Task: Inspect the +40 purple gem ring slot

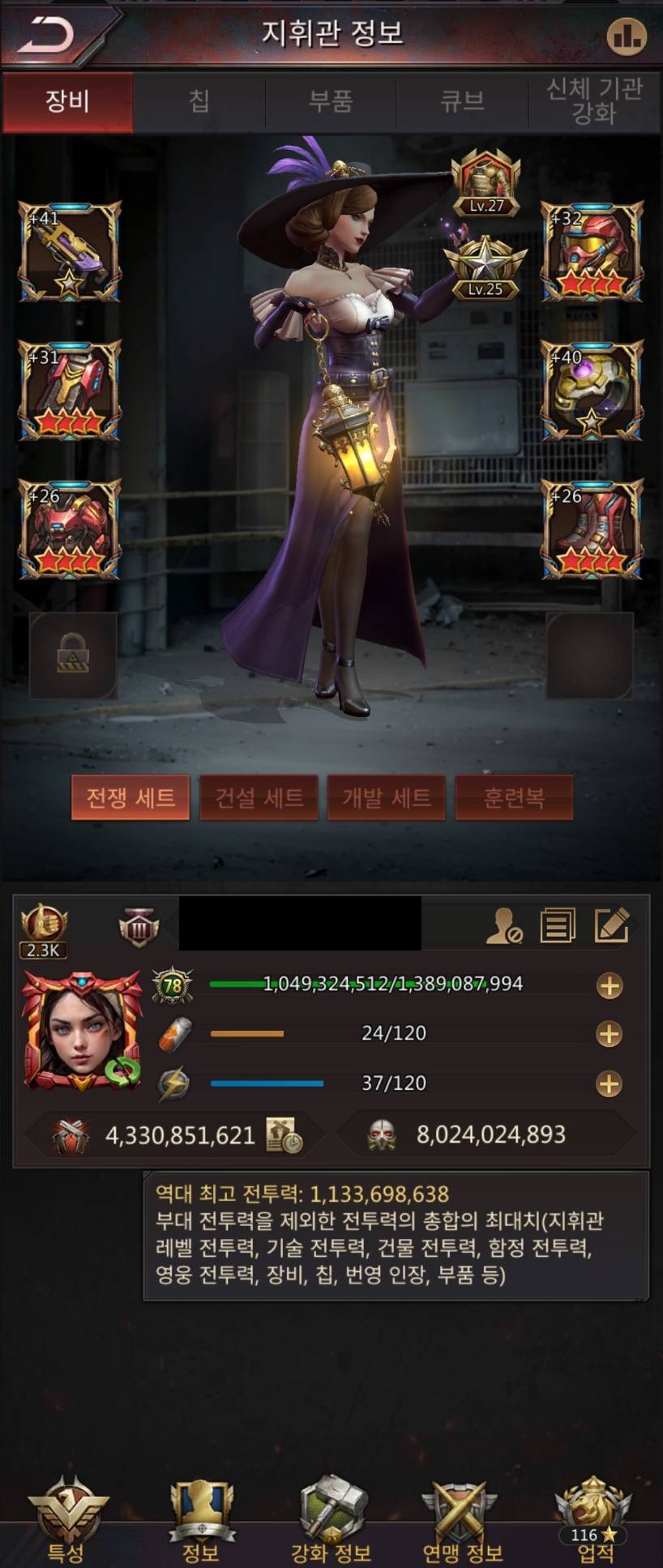Action: 592,391
